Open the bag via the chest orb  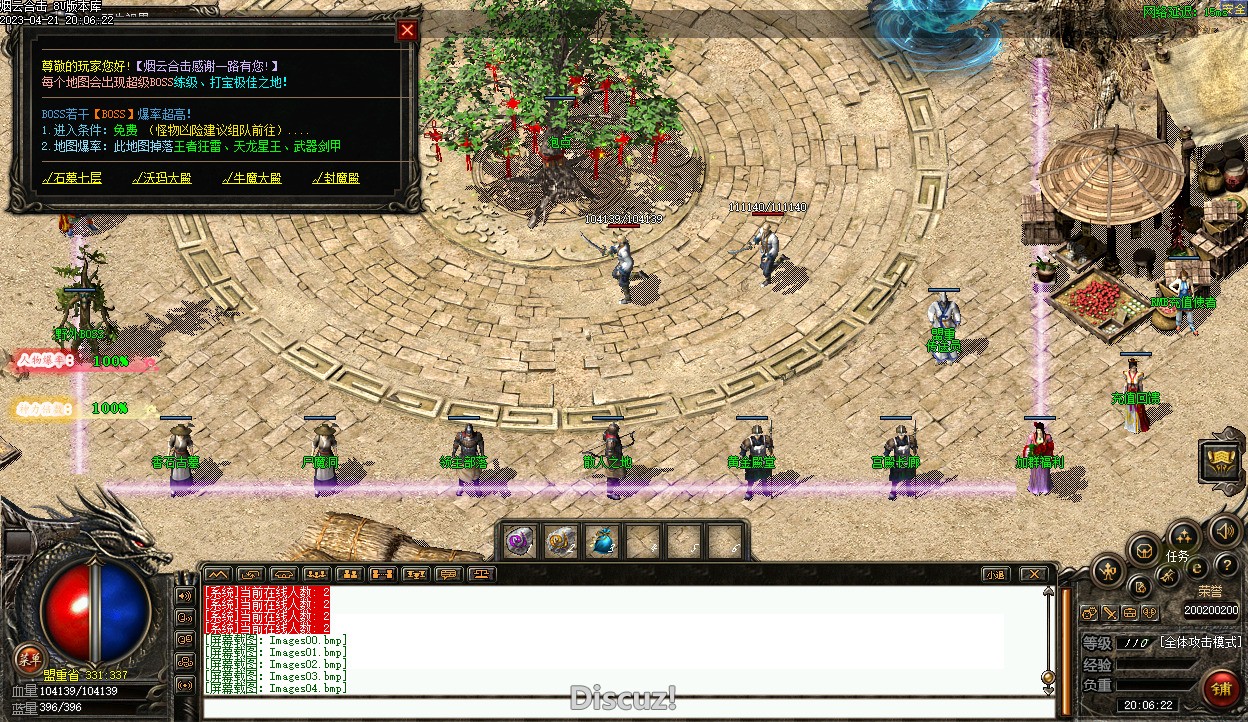tap(1144, 549)
